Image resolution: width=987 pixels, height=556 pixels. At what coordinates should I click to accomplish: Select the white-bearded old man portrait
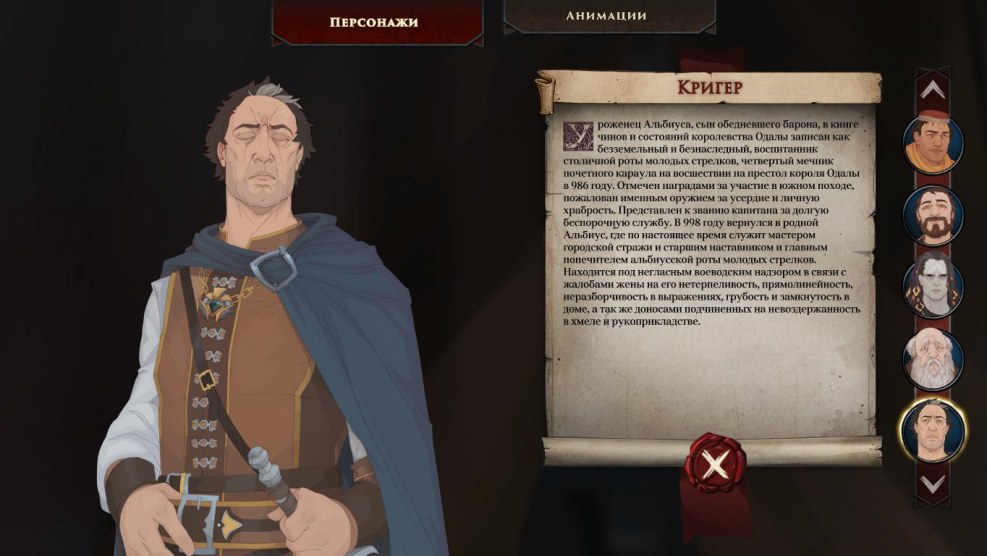(x=933, y=358)
